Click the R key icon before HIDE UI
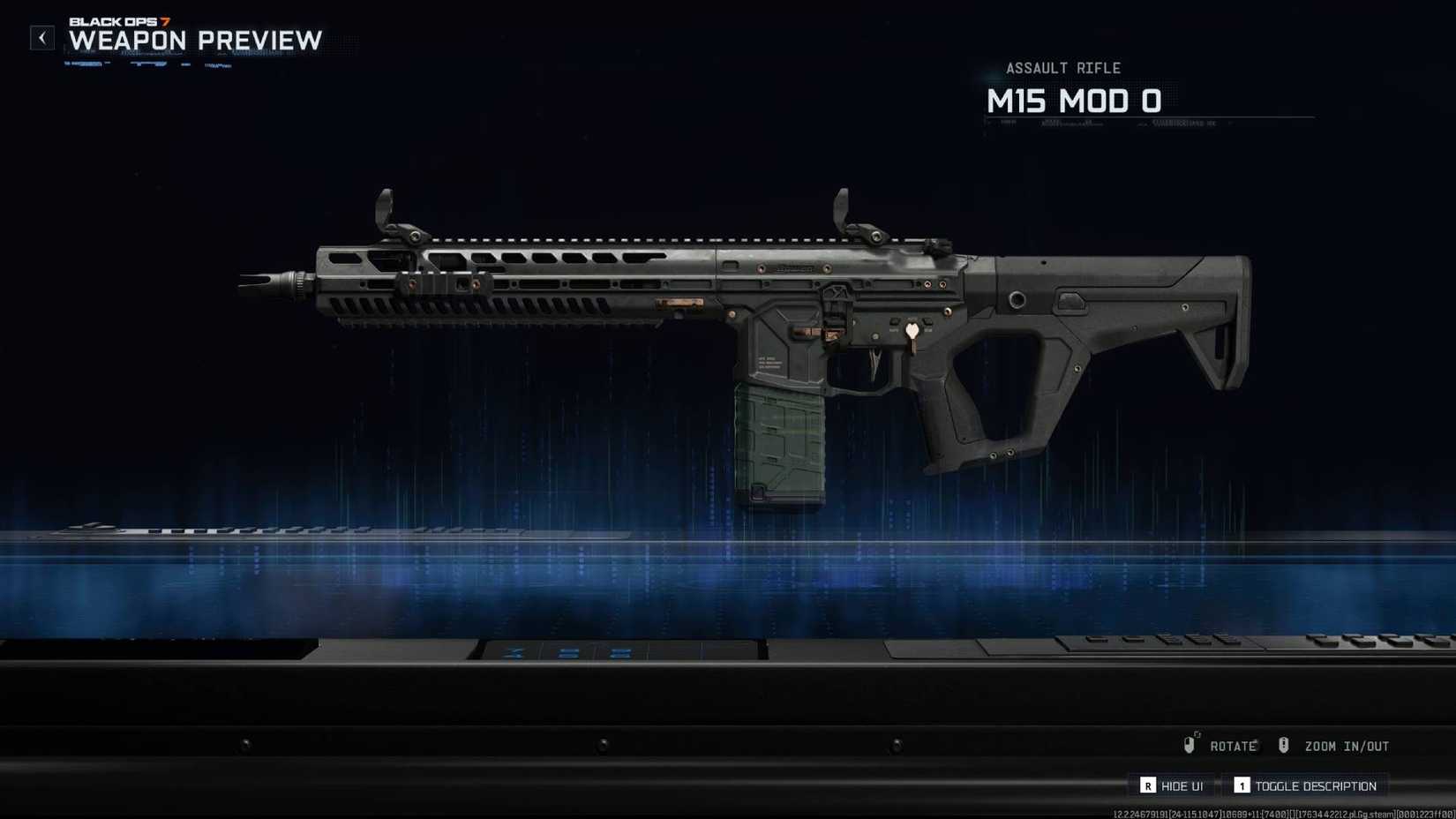Image resolution: width=1456 pixels, height=819 pixels. click(1148, 785)
